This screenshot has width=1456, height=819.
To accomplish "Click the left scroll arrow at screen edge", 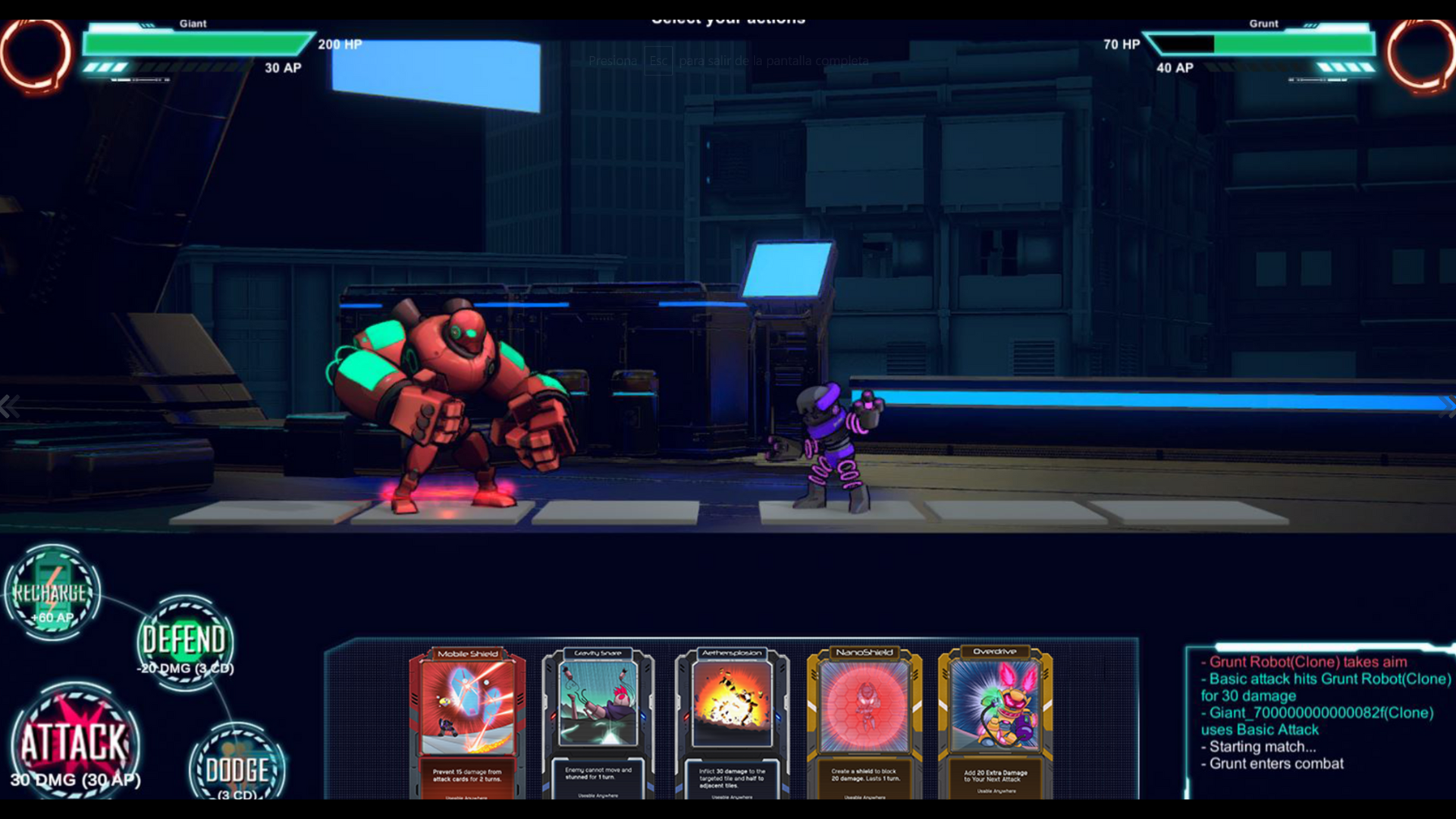I will click(9, 407).
